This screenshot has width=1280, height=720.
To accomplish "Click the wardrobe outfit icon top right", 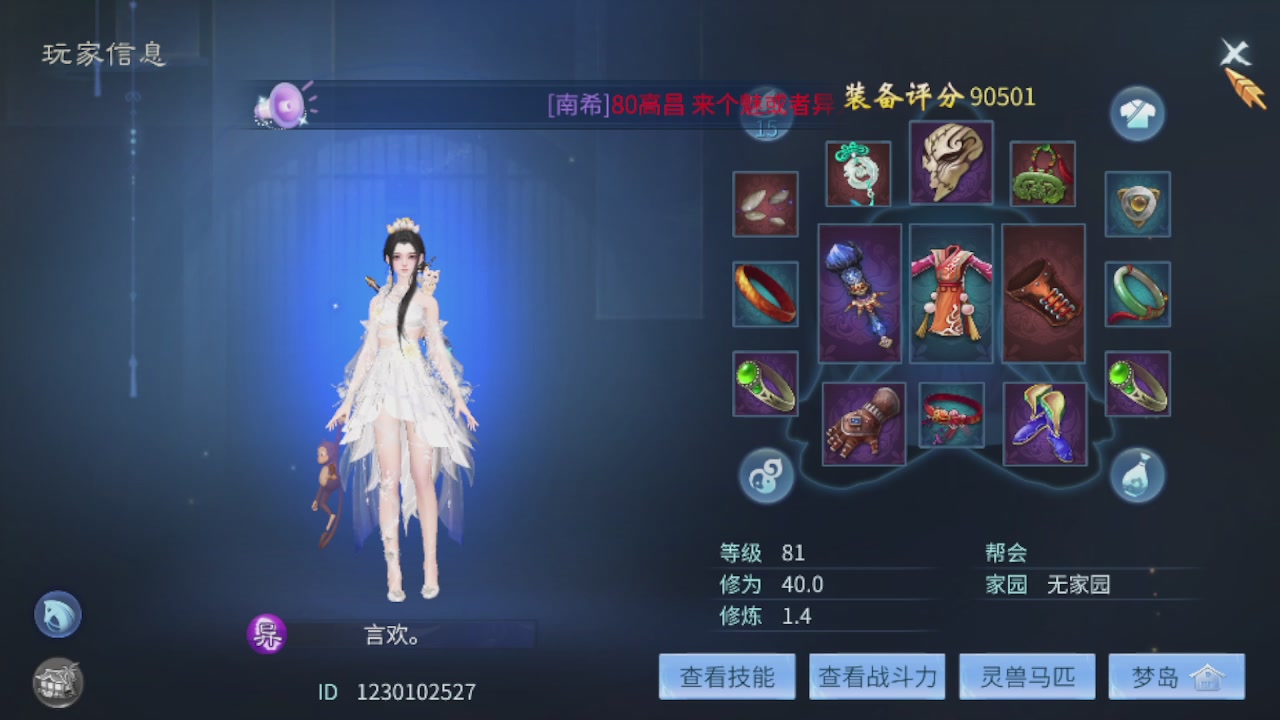I will pyautogui.click(x=1136, y=113).
